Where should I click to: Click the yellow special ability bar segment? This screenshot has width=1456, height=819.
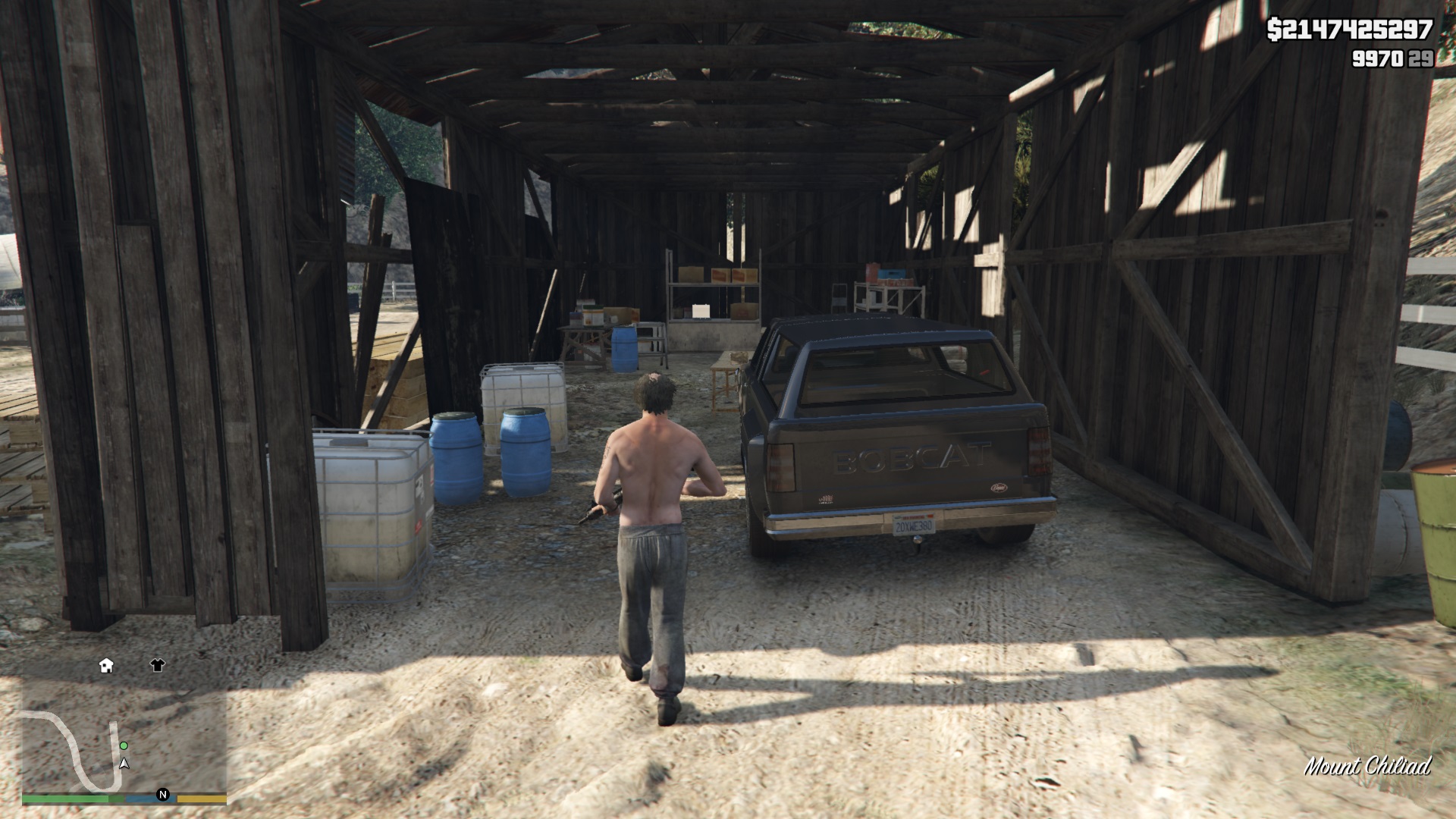click(x=202, y=798)
